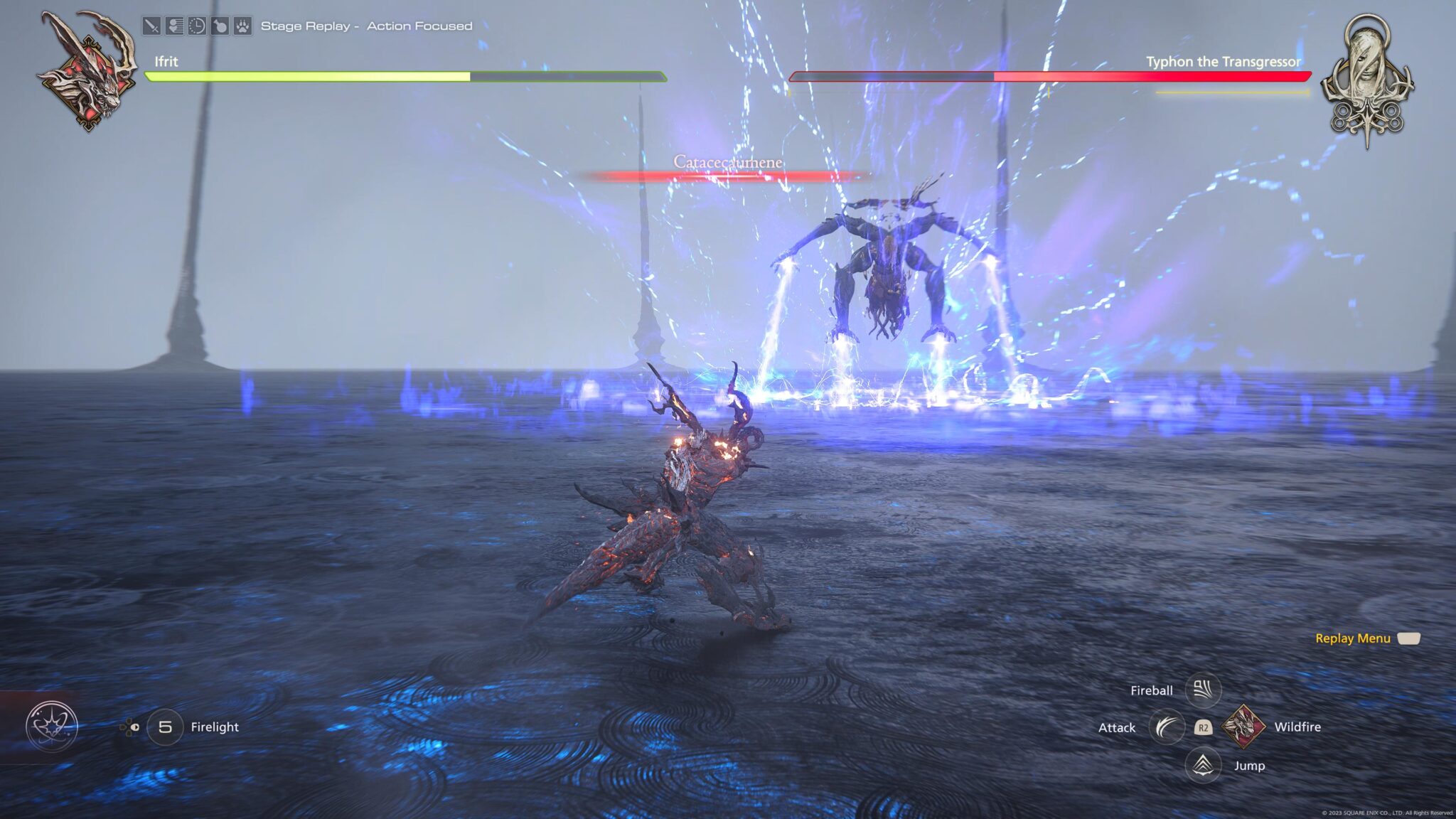Click the clock timer icon near Stage Replay

[197, 25]
